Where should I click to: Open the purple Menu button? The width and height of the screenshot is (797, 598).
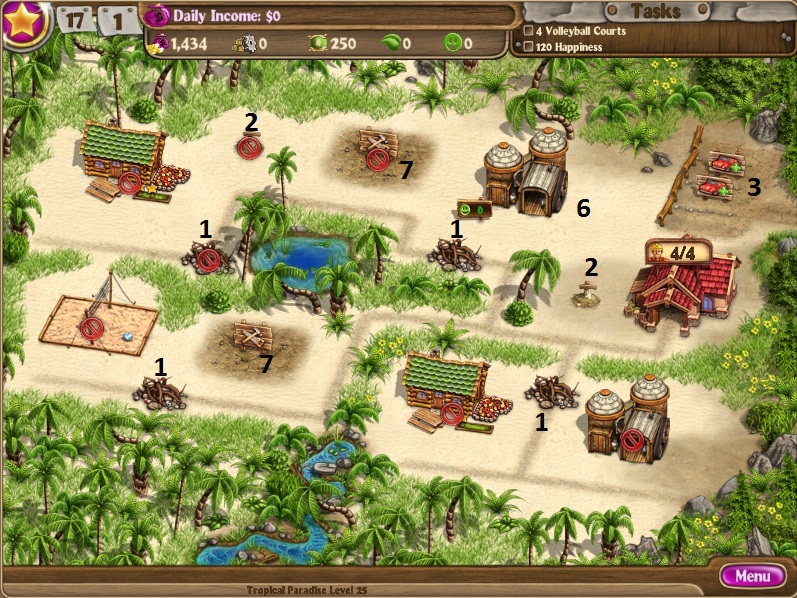click(x=752, y=576)
